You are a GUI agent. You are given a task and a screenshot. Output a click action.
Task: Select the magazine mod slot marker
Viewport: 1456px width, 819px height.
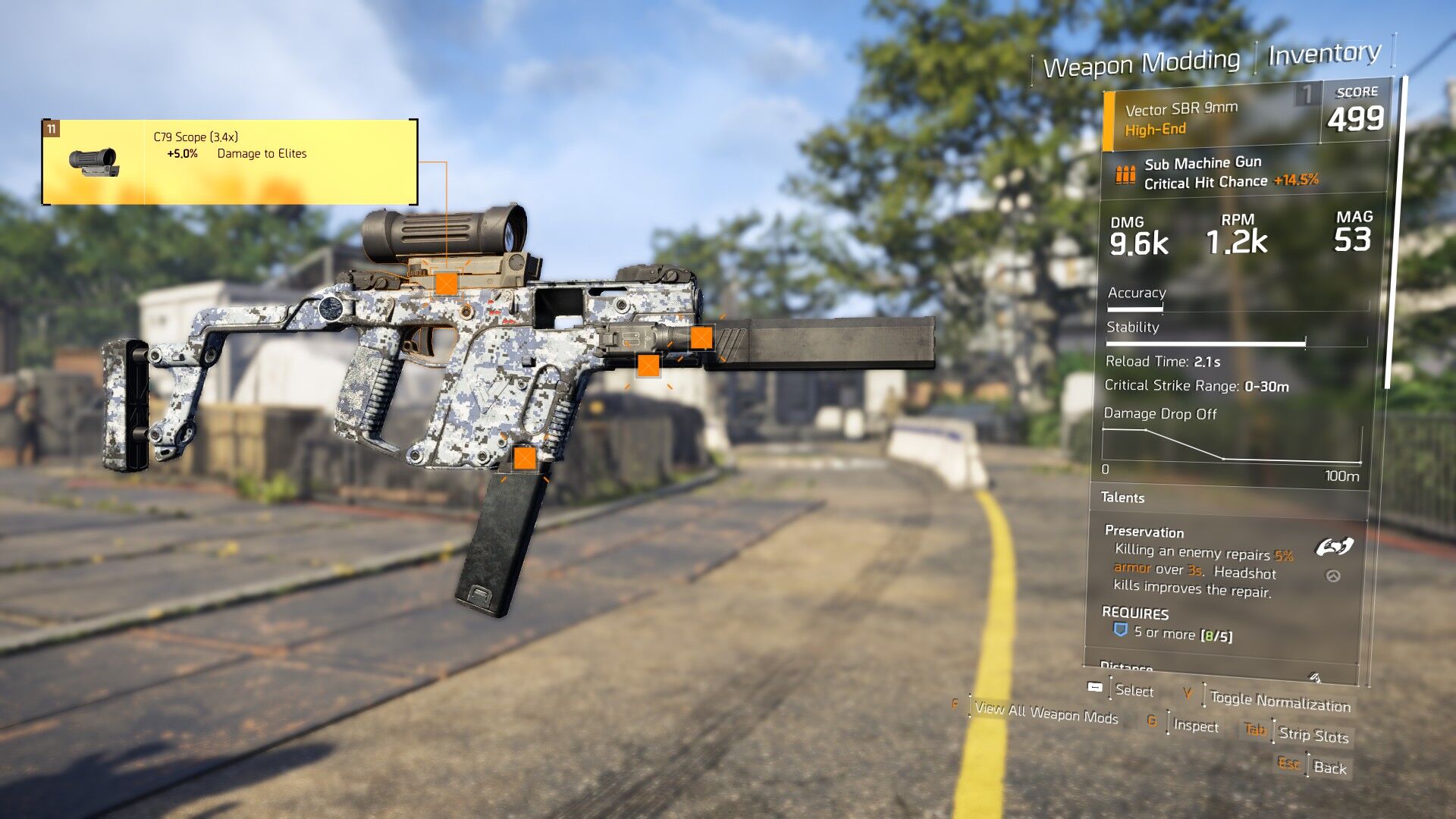tap(525, 457)
